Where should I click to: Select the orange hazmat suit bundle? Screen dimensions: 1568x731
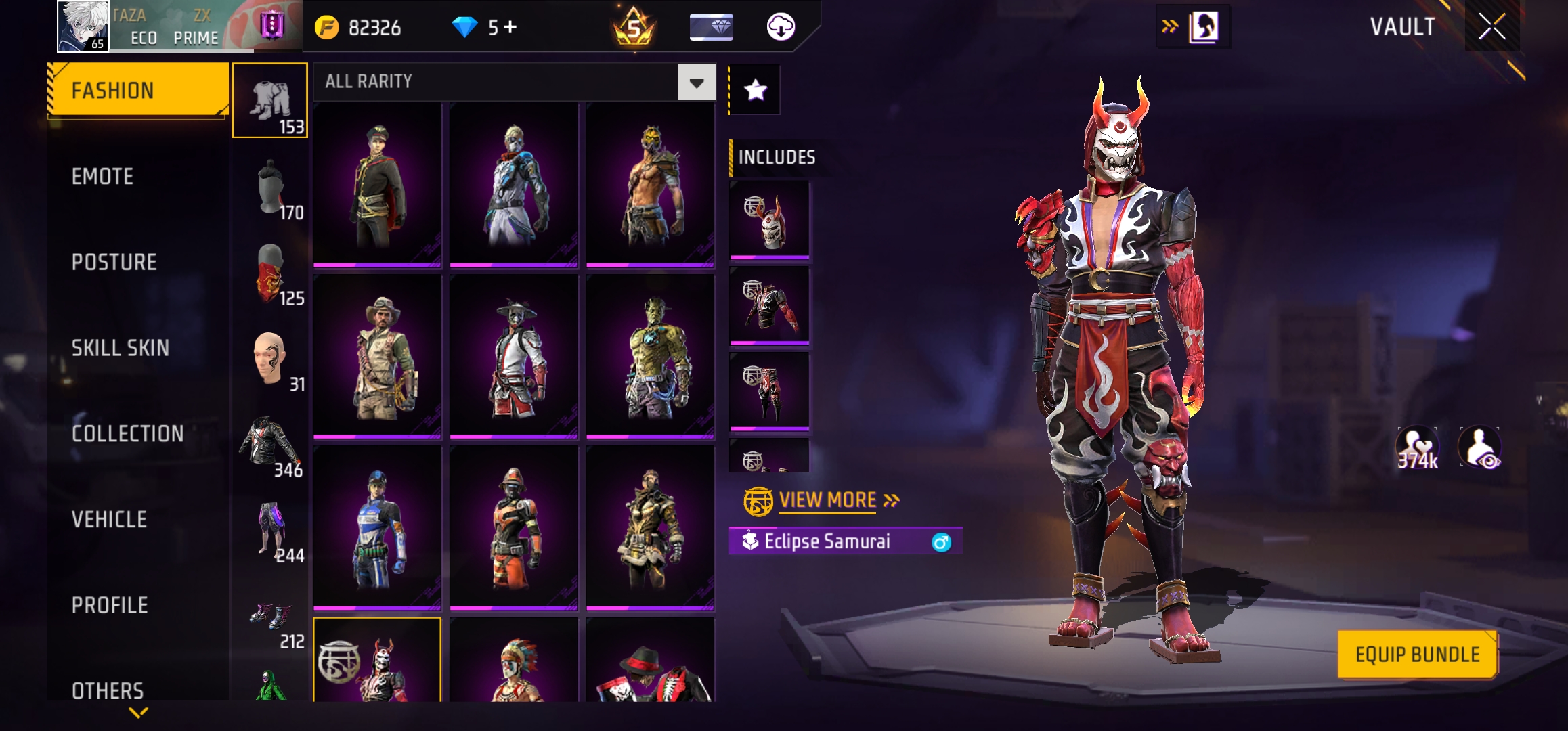pos(514,528)
